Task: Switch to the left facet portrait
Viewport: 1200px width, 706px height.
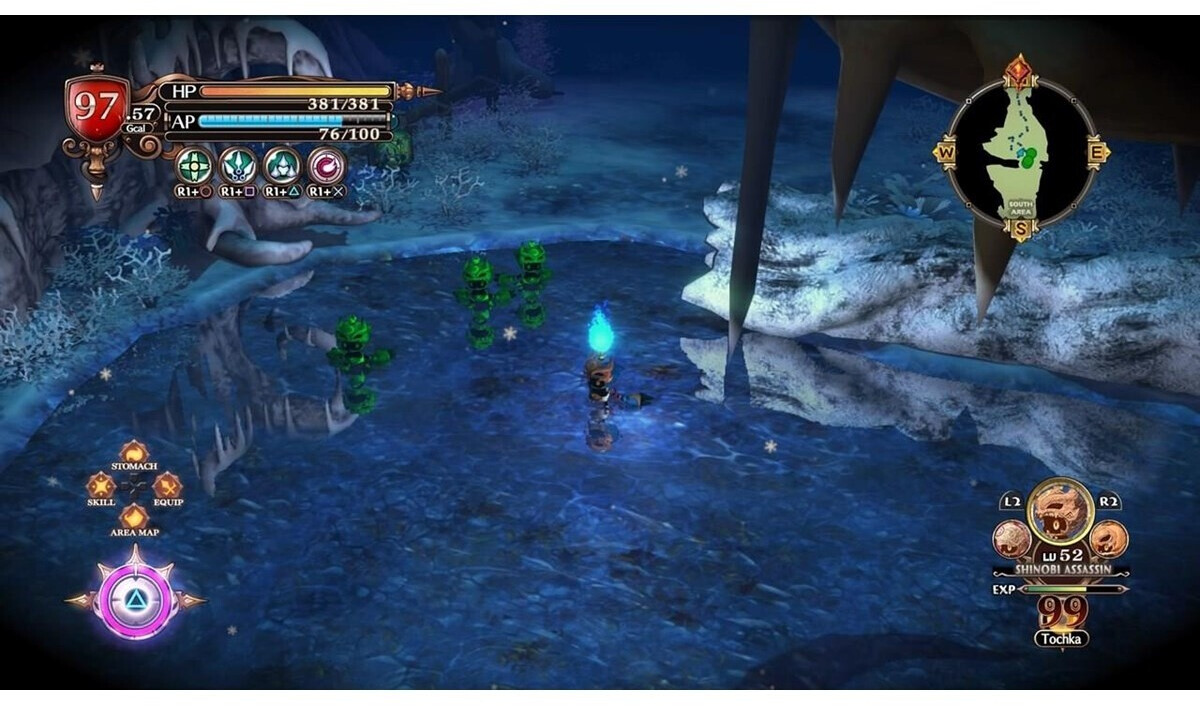Action: pos(1012,540)
